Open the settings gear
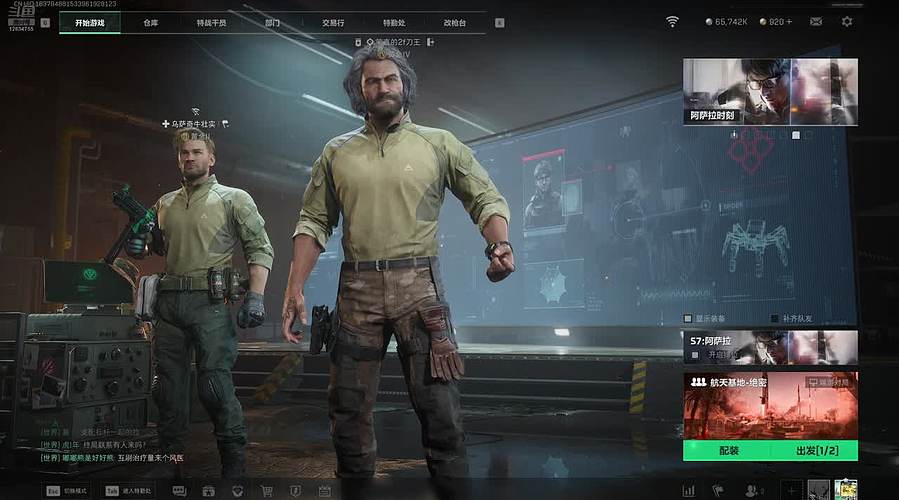The image size is (899, 500). 847,21
